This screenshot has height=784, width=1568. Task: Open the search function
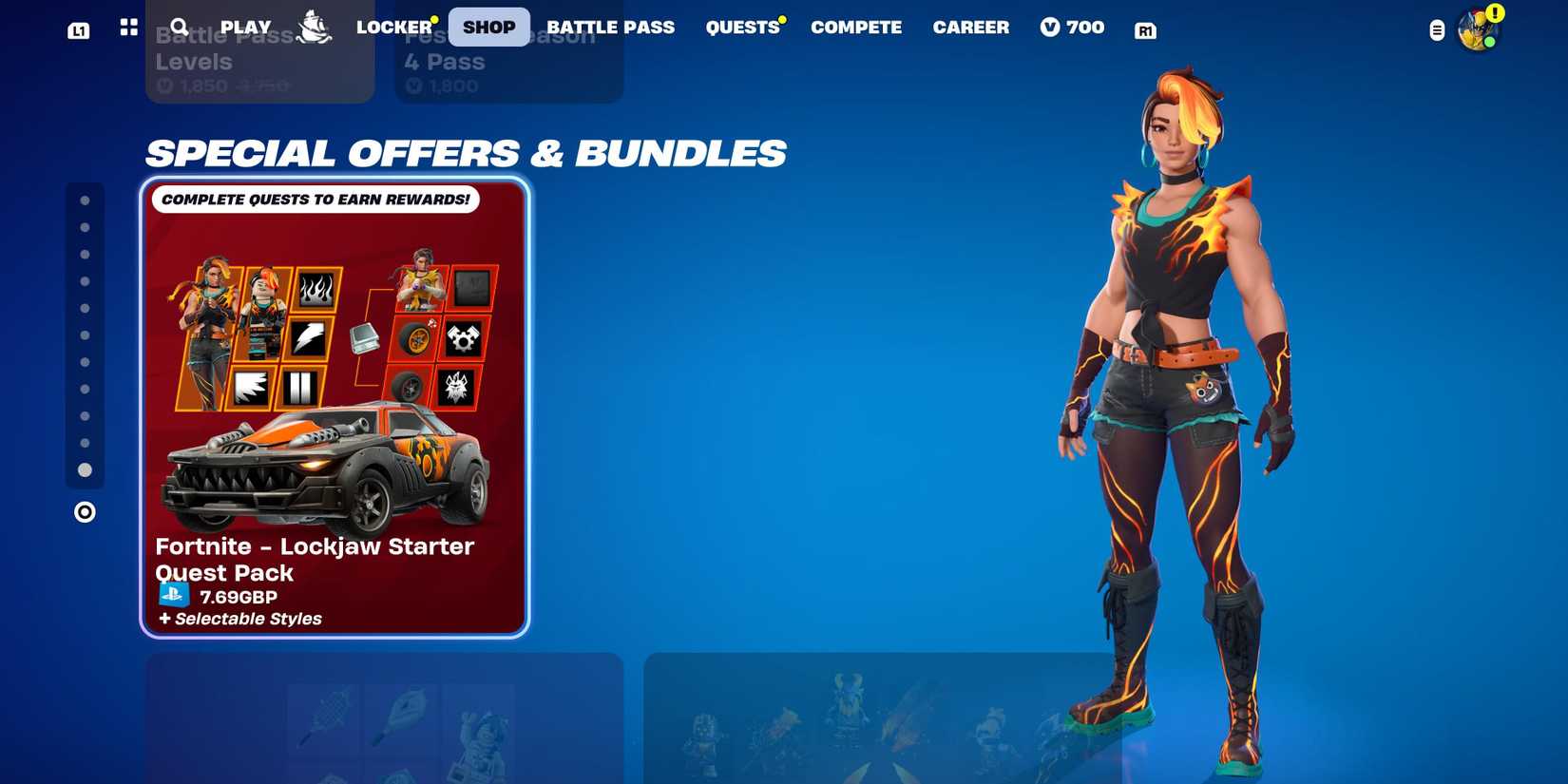pos(179,27)
